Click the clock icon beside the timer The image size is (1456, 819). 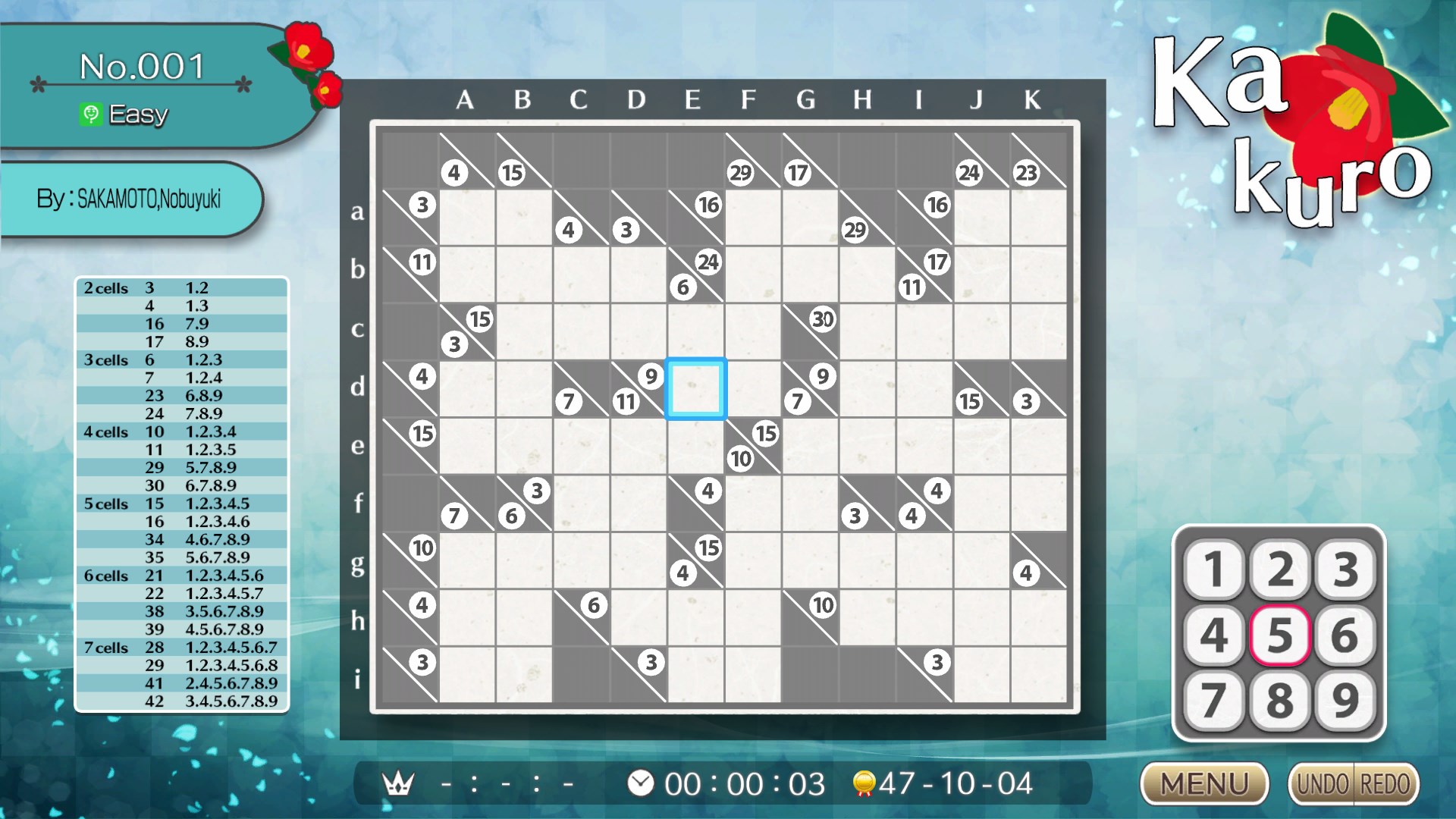coord(639,783)
